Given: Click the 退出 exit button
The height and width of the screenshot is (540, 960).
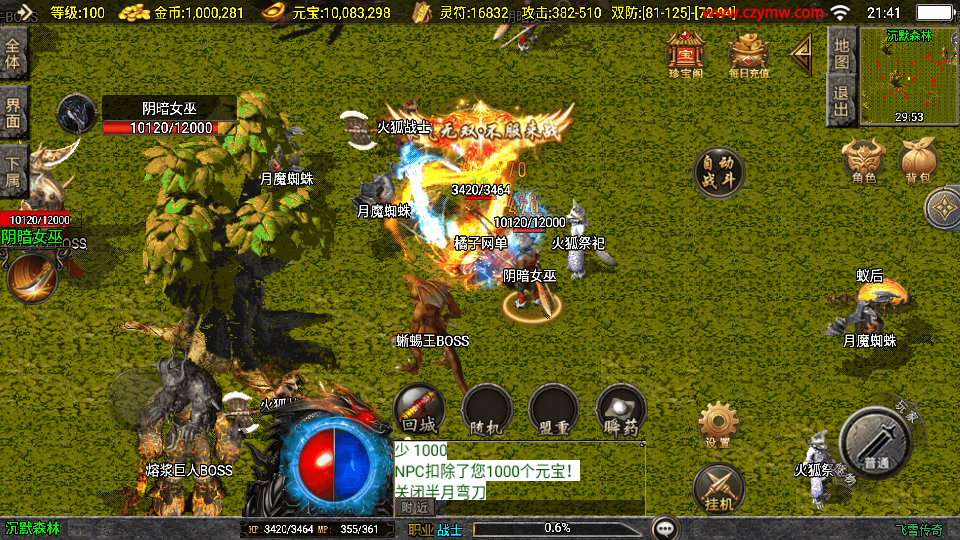Looking at the screenshot, I should (x=842, y=102).
